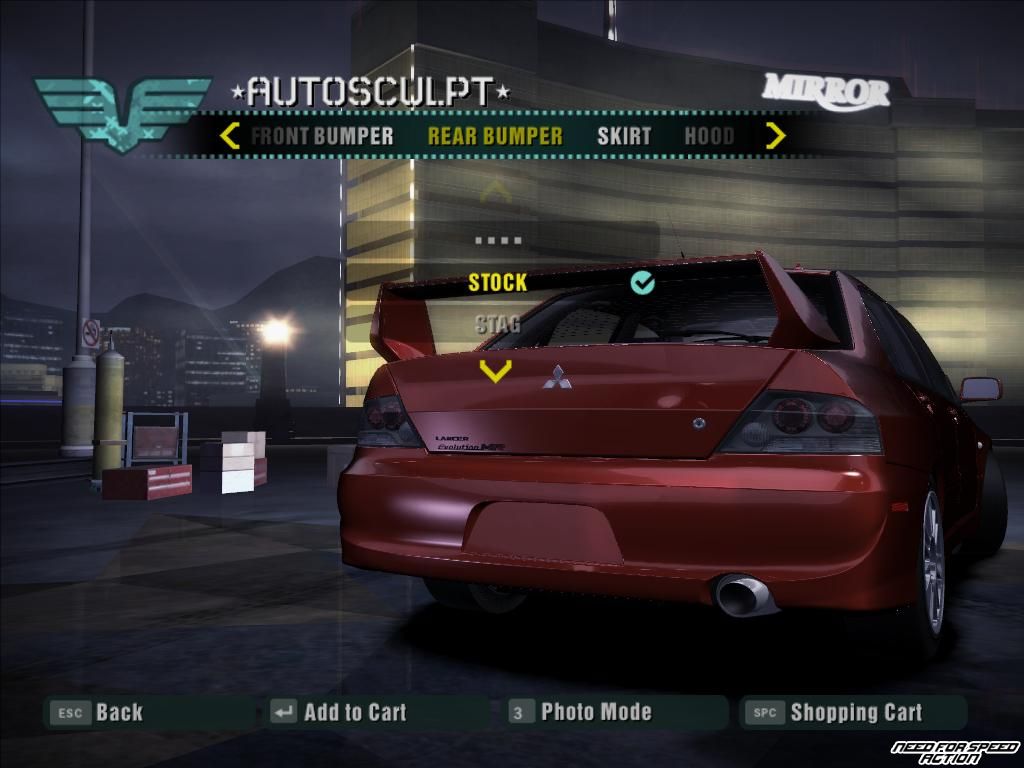The height and width of the screenshot is (768, 1024).
Task: Switch to the Hood category
Action: coord(709,137)
